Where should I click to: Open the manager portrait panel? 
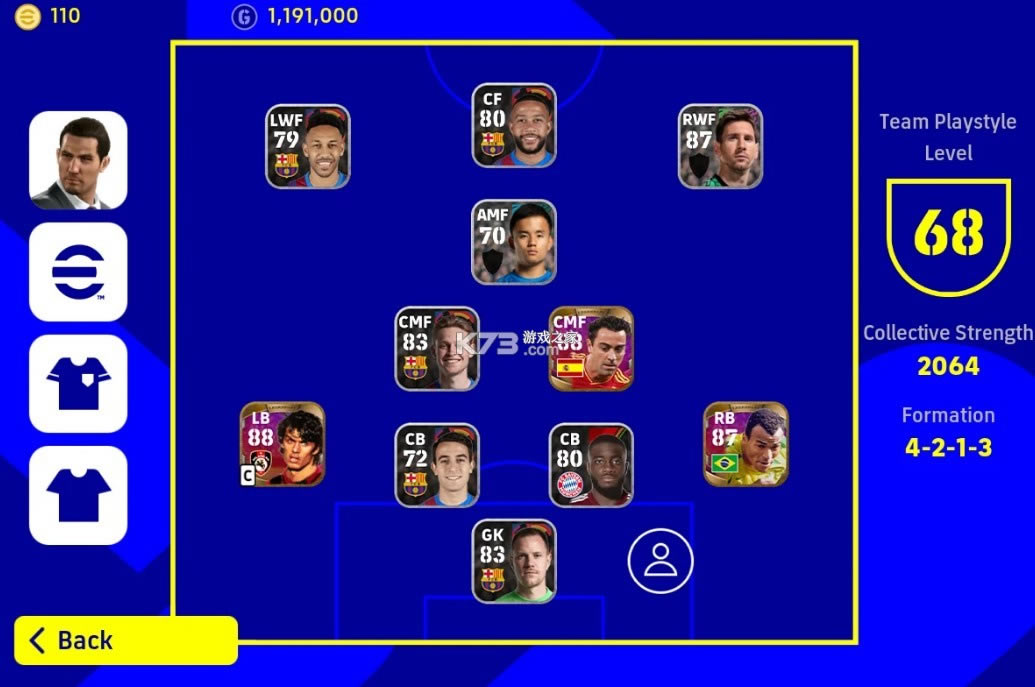[x=78, y=160]
